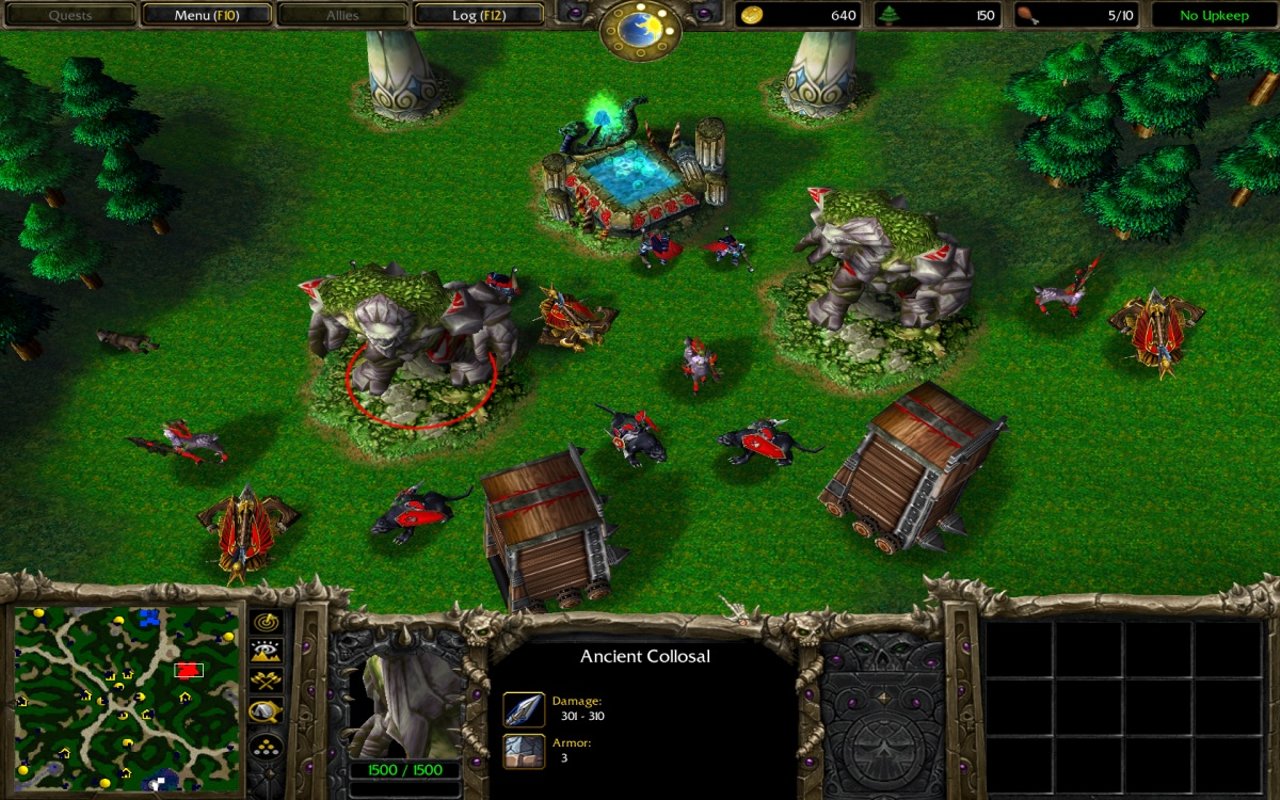This screenshot has height=800, width=1280.
Task: Toggle ally color mode (crossed axes)
Action: pos(265,681)
